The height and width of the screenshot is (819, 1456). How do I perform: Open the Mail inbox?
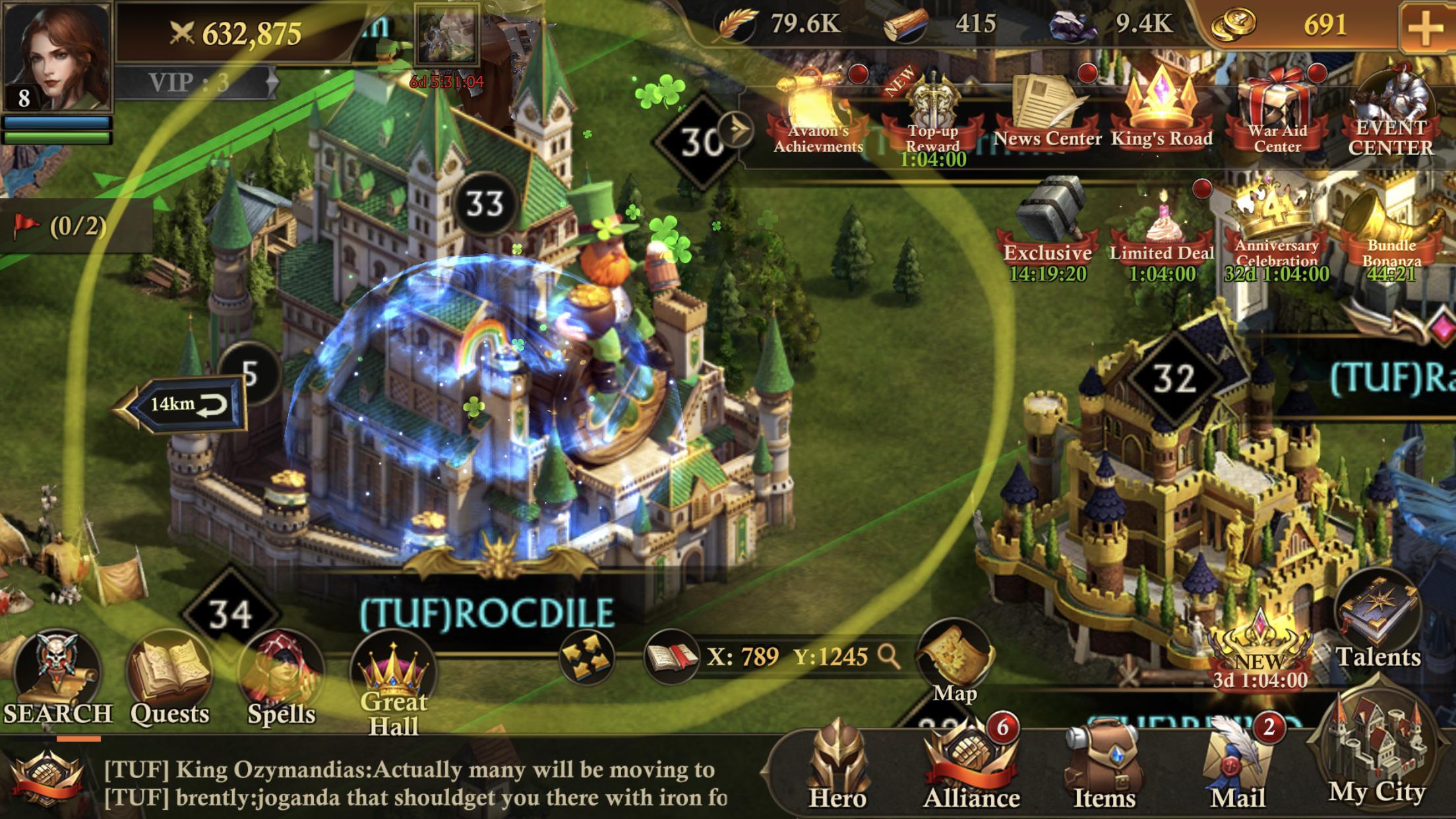point(1238,765)
